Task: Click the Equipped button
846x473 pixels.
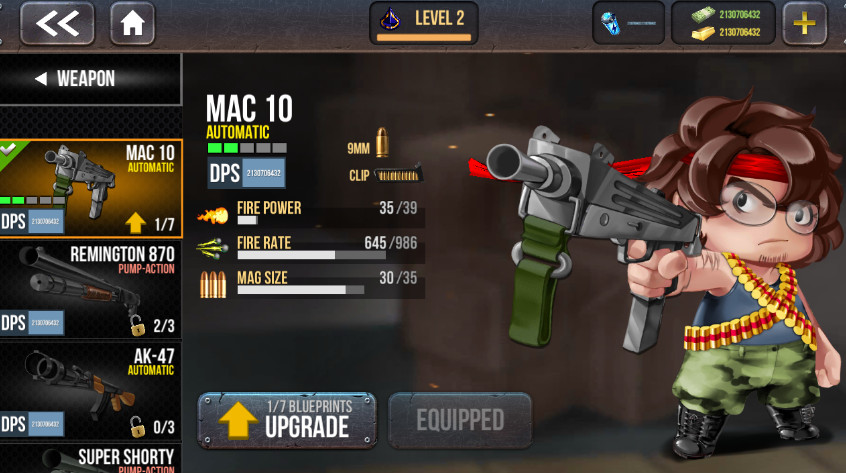Action: [x=459, y=420]
